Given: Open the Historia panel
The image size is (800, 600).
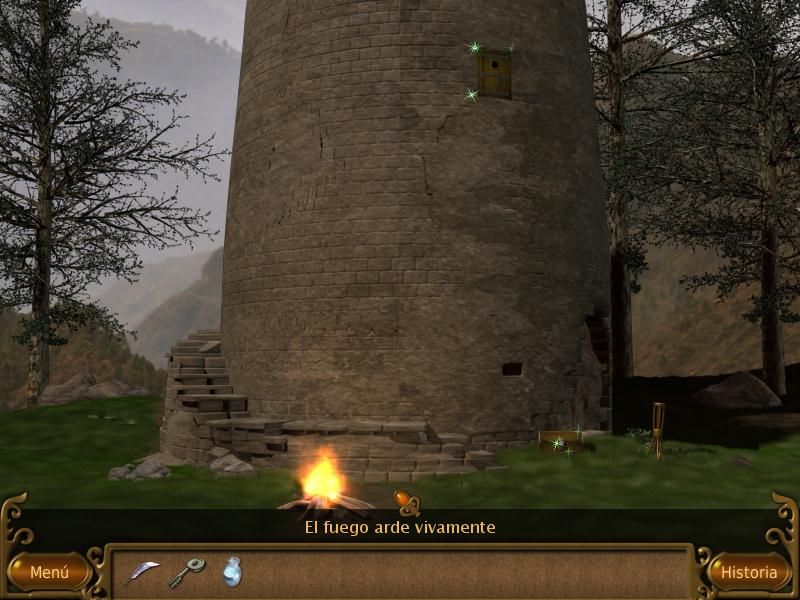Looking at the screenshot, I should pos(749,573).
